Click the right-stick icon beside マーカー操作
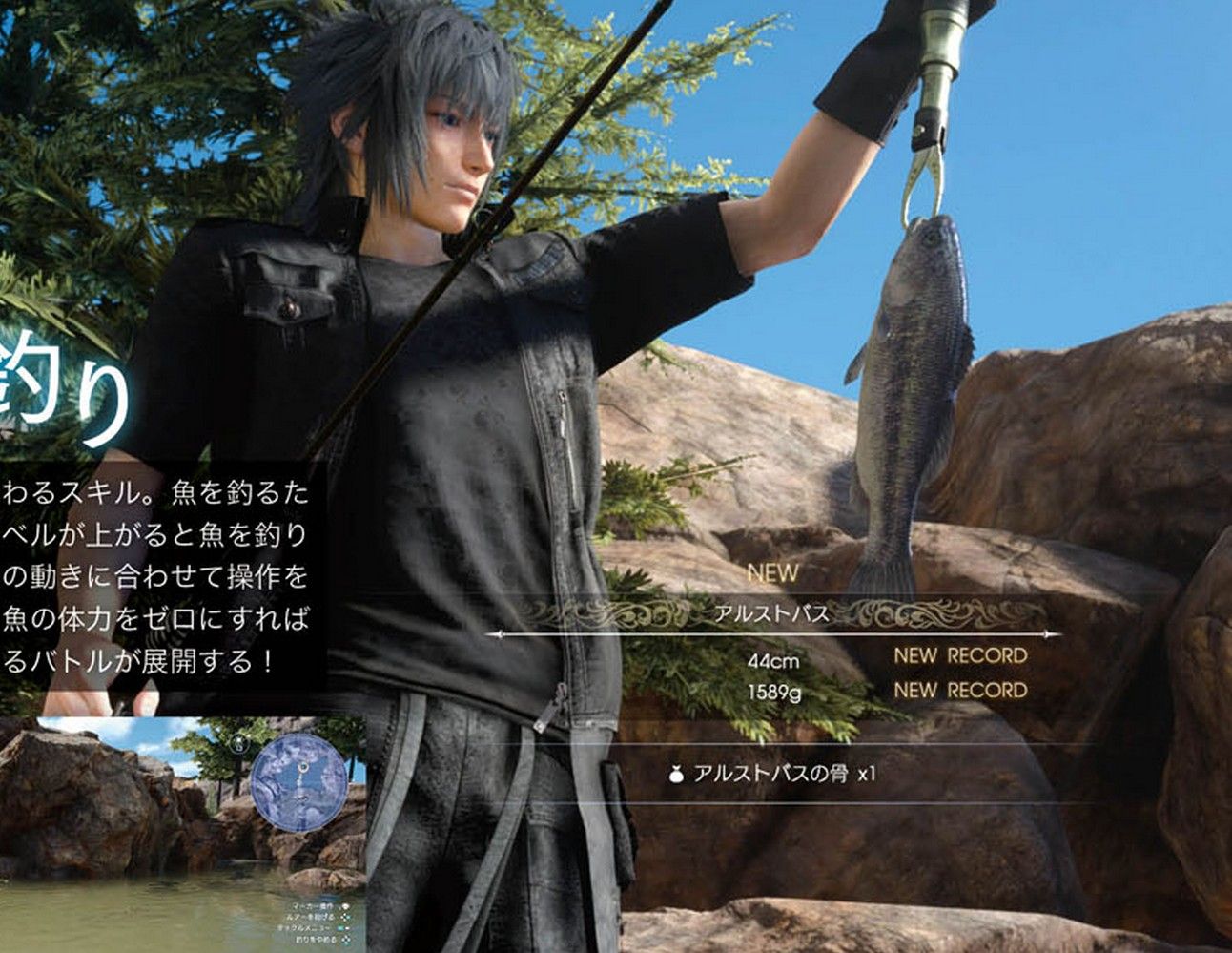1232x953 pixels. 346,907
